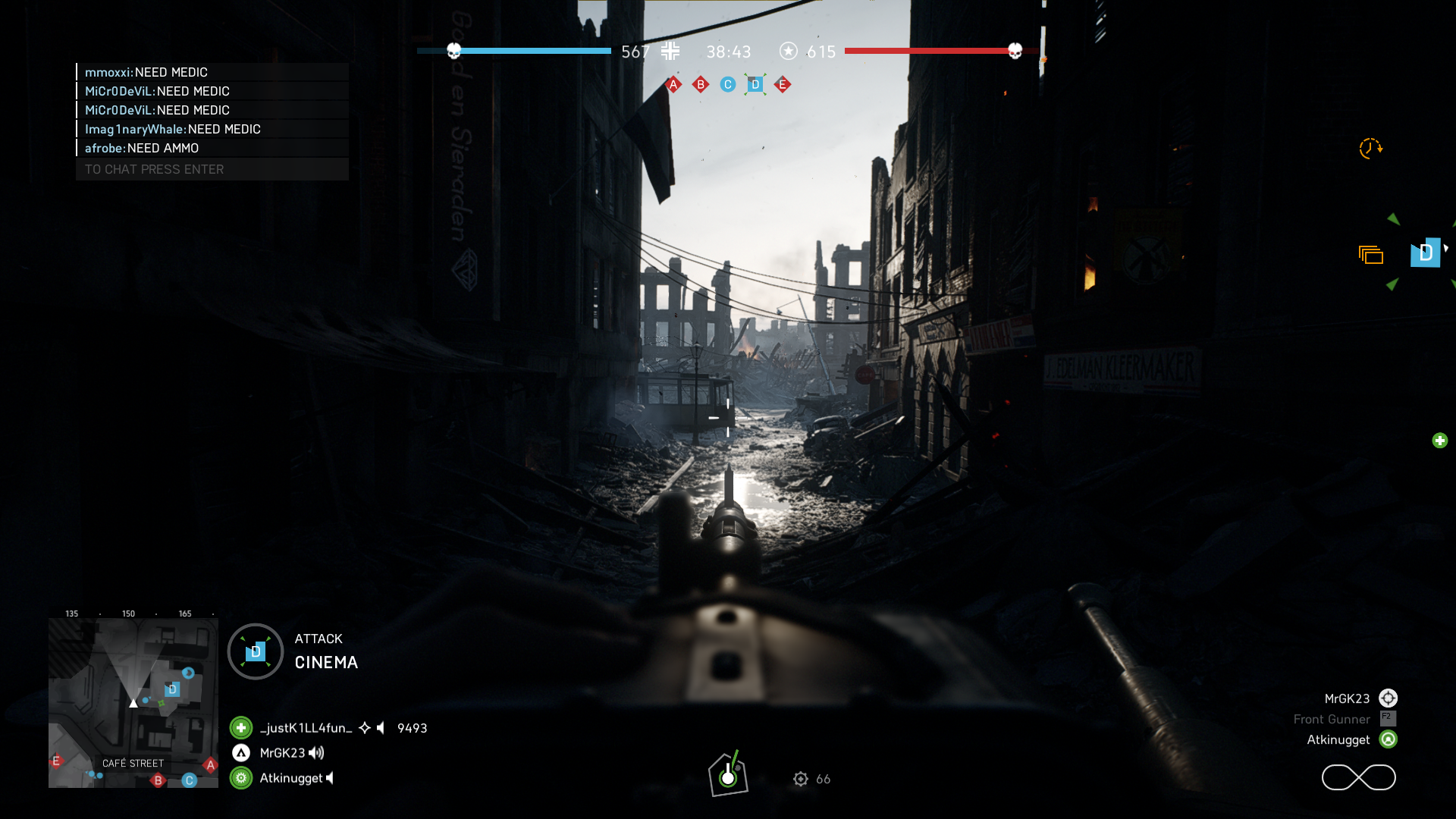Click the chat input box
Image resolution: width=1456 pixels, height=819 pixels.
coord(212,169)
